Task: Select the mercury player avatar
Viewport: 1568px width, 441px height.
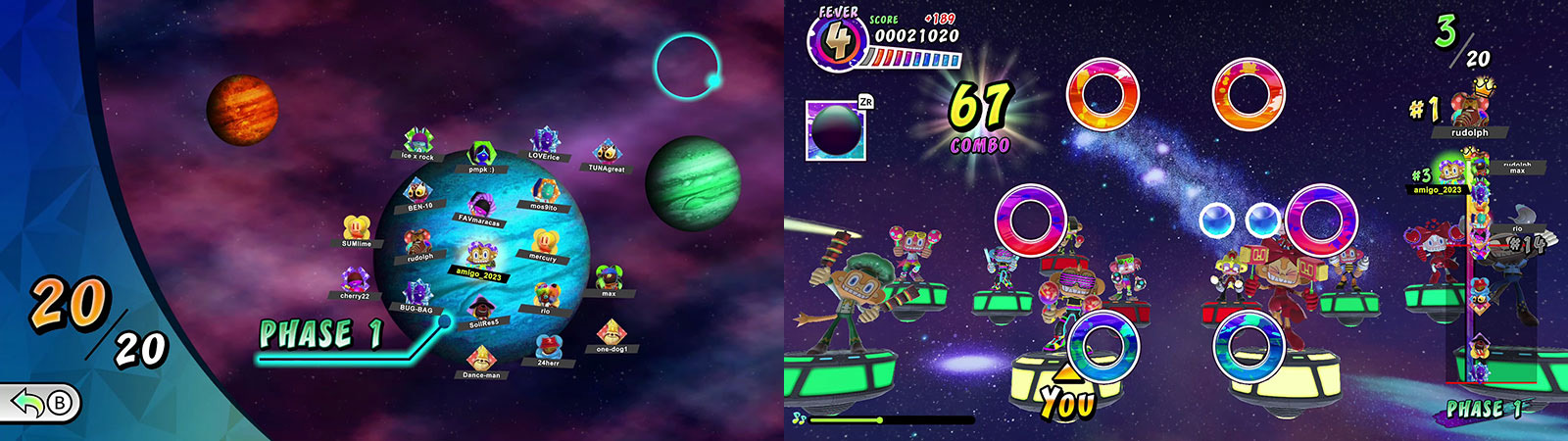Action: [543, 242]
